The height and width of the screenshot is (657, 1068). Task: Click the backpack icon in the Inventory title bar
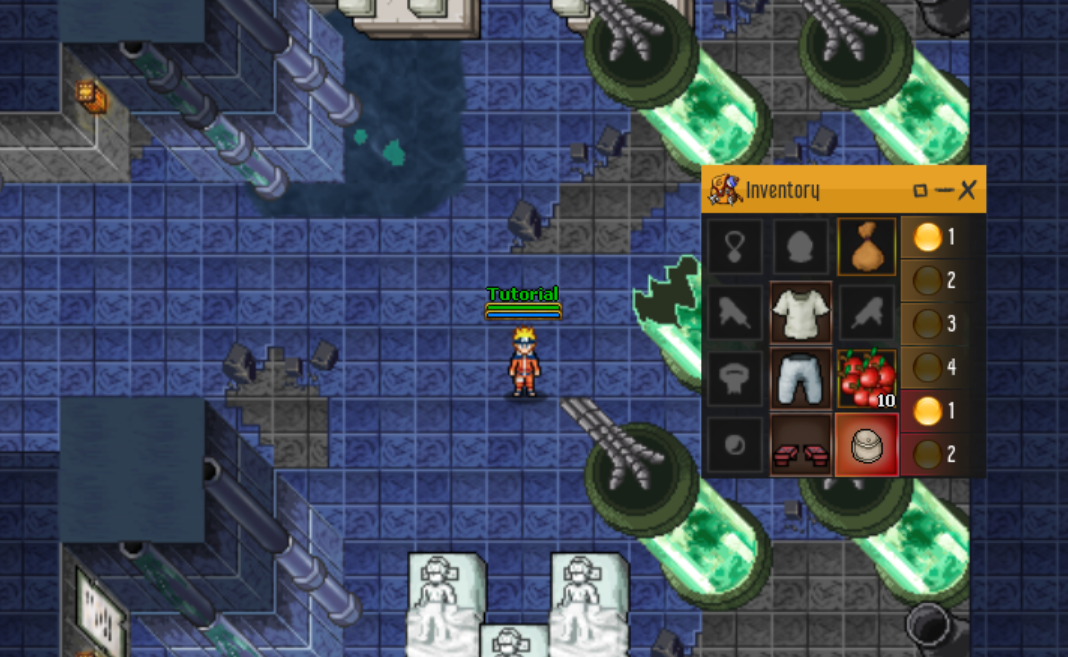pos(725,190)
